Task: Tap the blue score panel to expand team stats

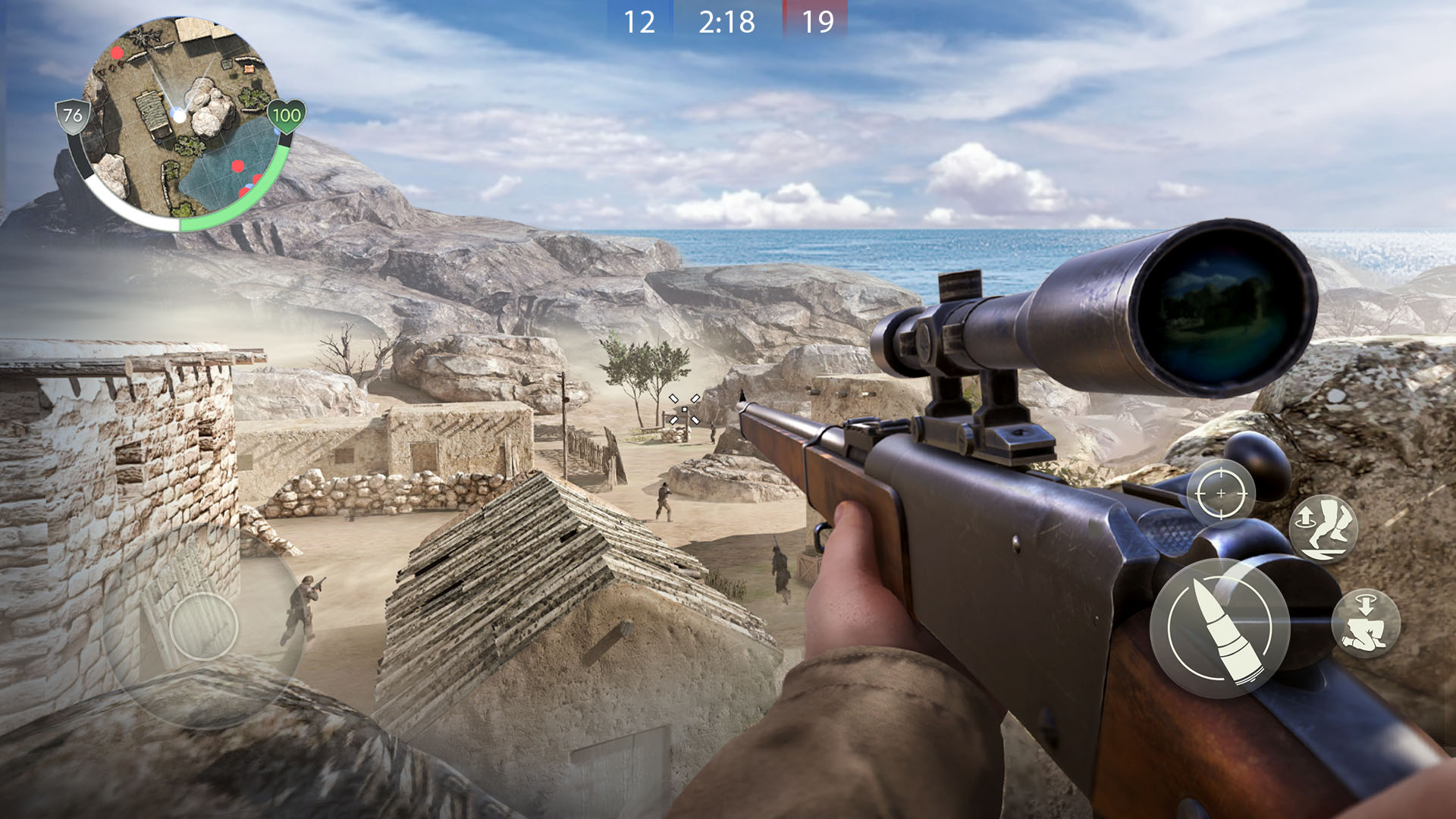Action: click(641, 21)
